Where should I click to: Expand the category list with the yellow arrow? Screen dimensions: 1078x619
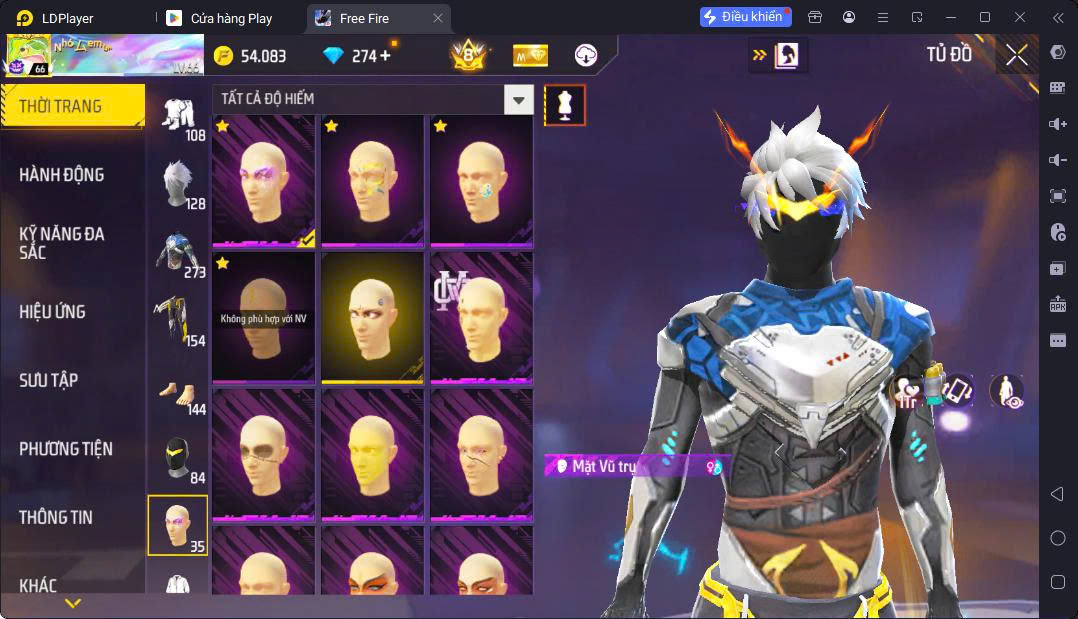[72, 604]
